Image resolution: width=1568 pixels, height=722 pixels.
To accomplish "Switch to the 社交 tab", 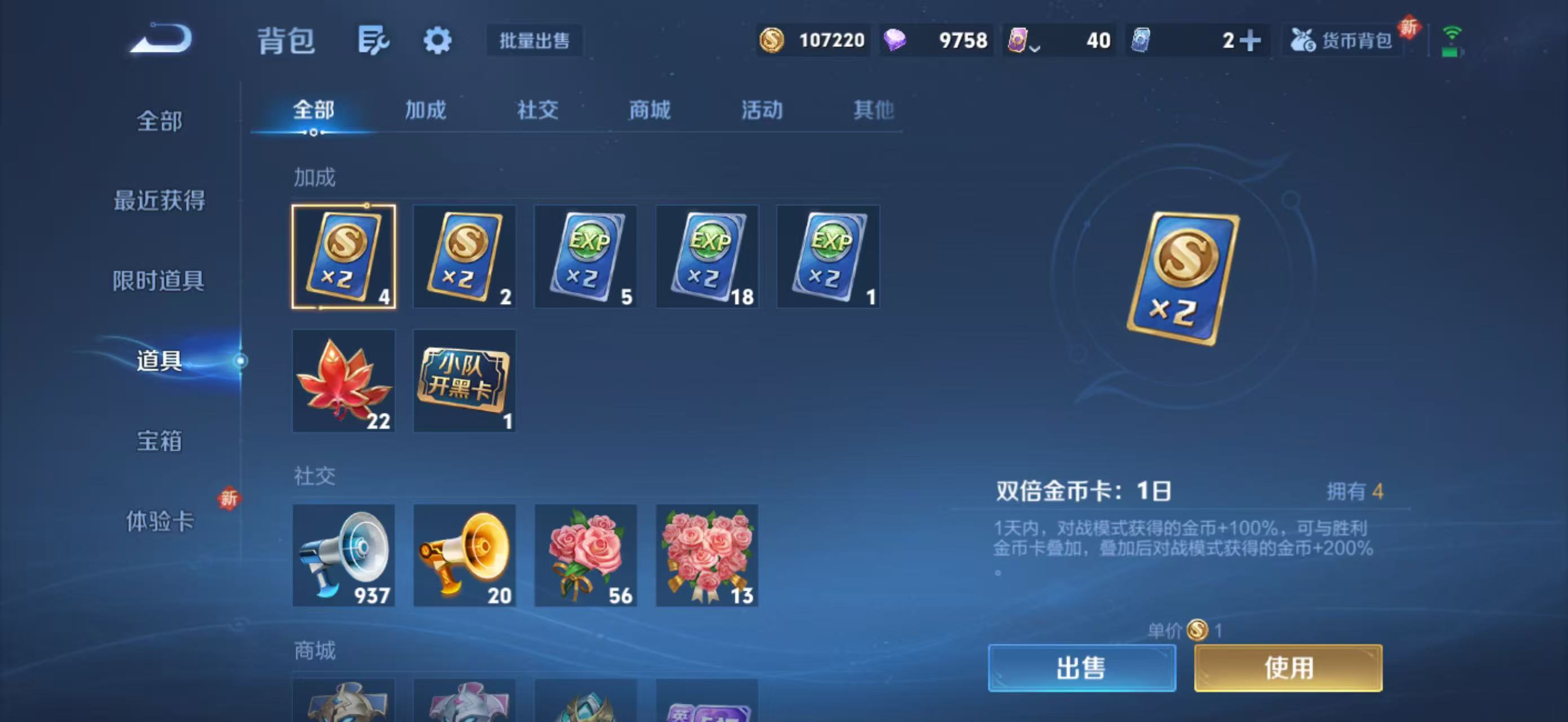I will click(537, 110).
